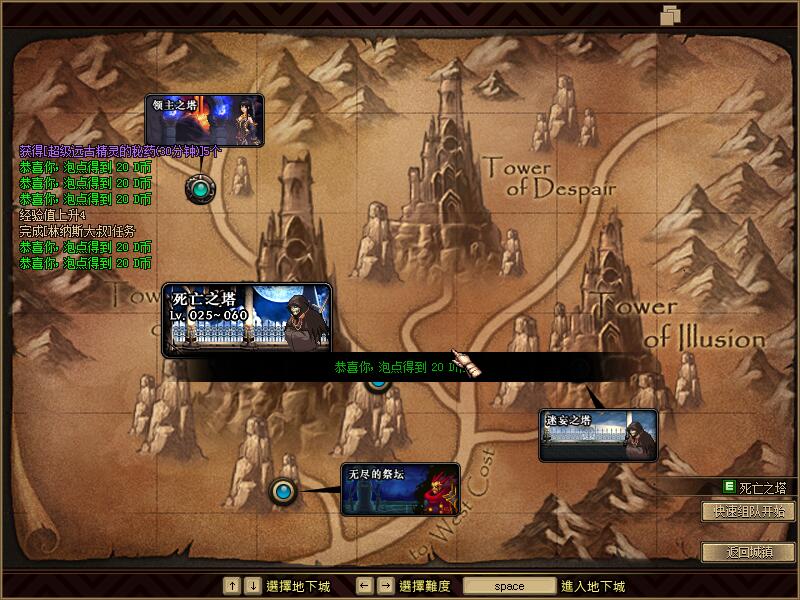800x600 pixels.
Task: Select the 无尽的祭坛 dungeon card
Action: 400,488
